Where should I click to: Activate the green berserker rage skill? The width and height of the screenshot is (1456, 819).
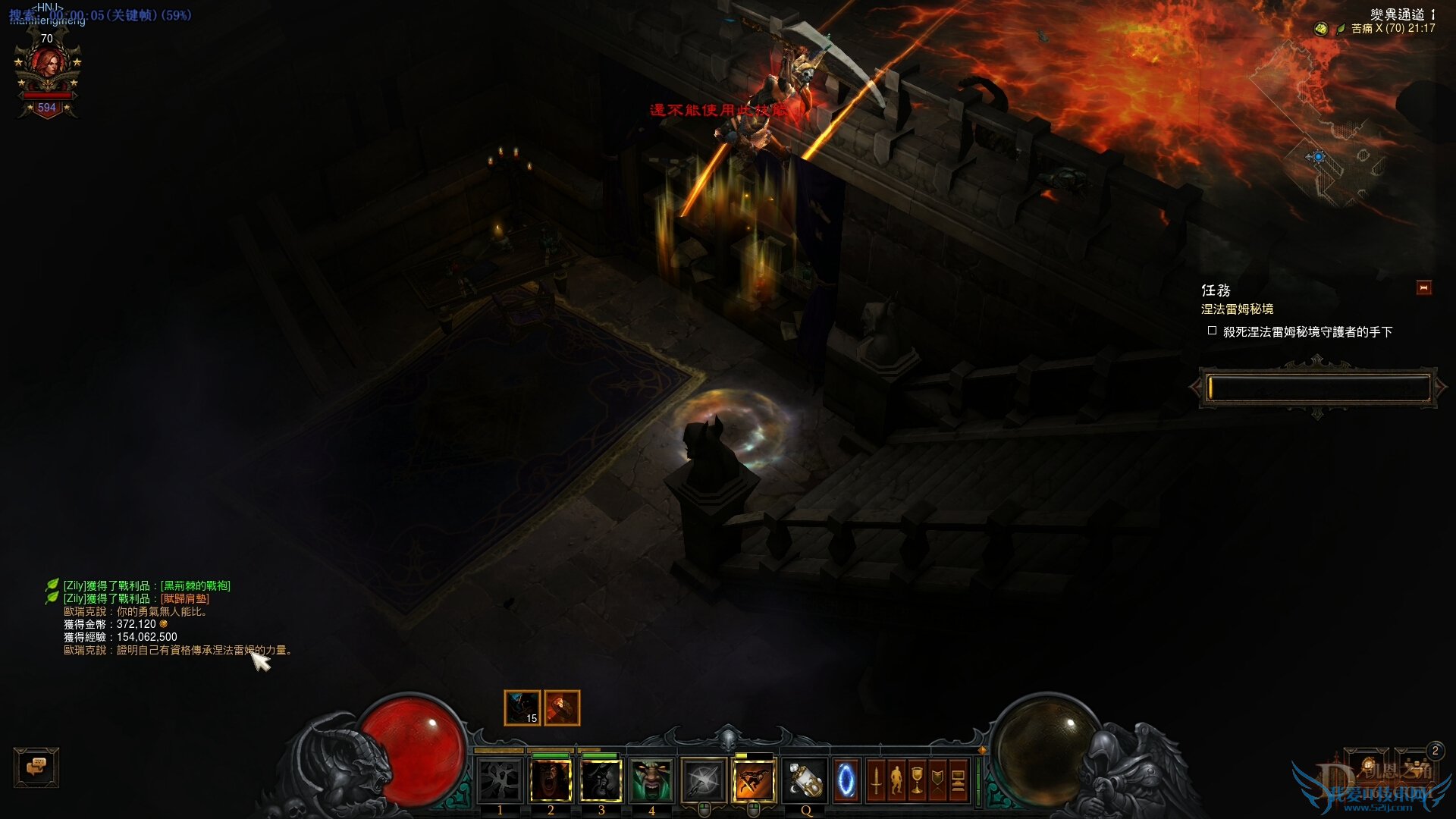651,781
